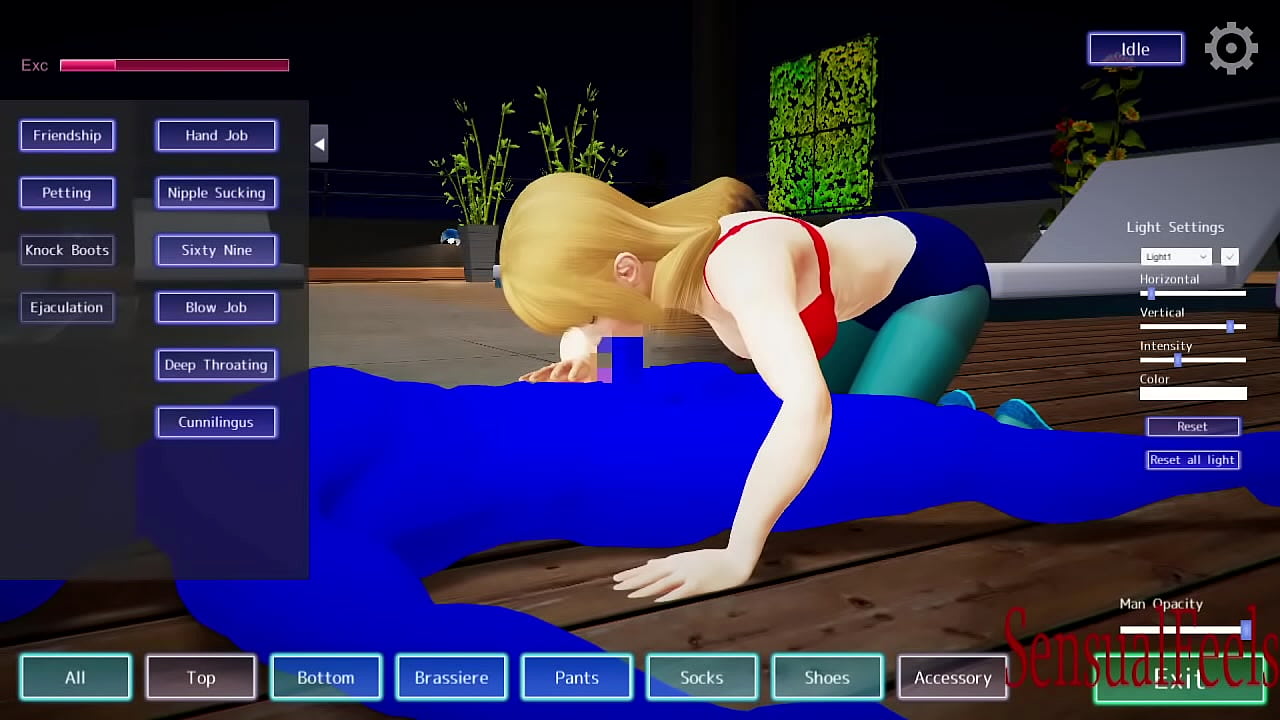Collapse the action menu panel arrow
Screen dimensions: 1280x720
point(319,144)
